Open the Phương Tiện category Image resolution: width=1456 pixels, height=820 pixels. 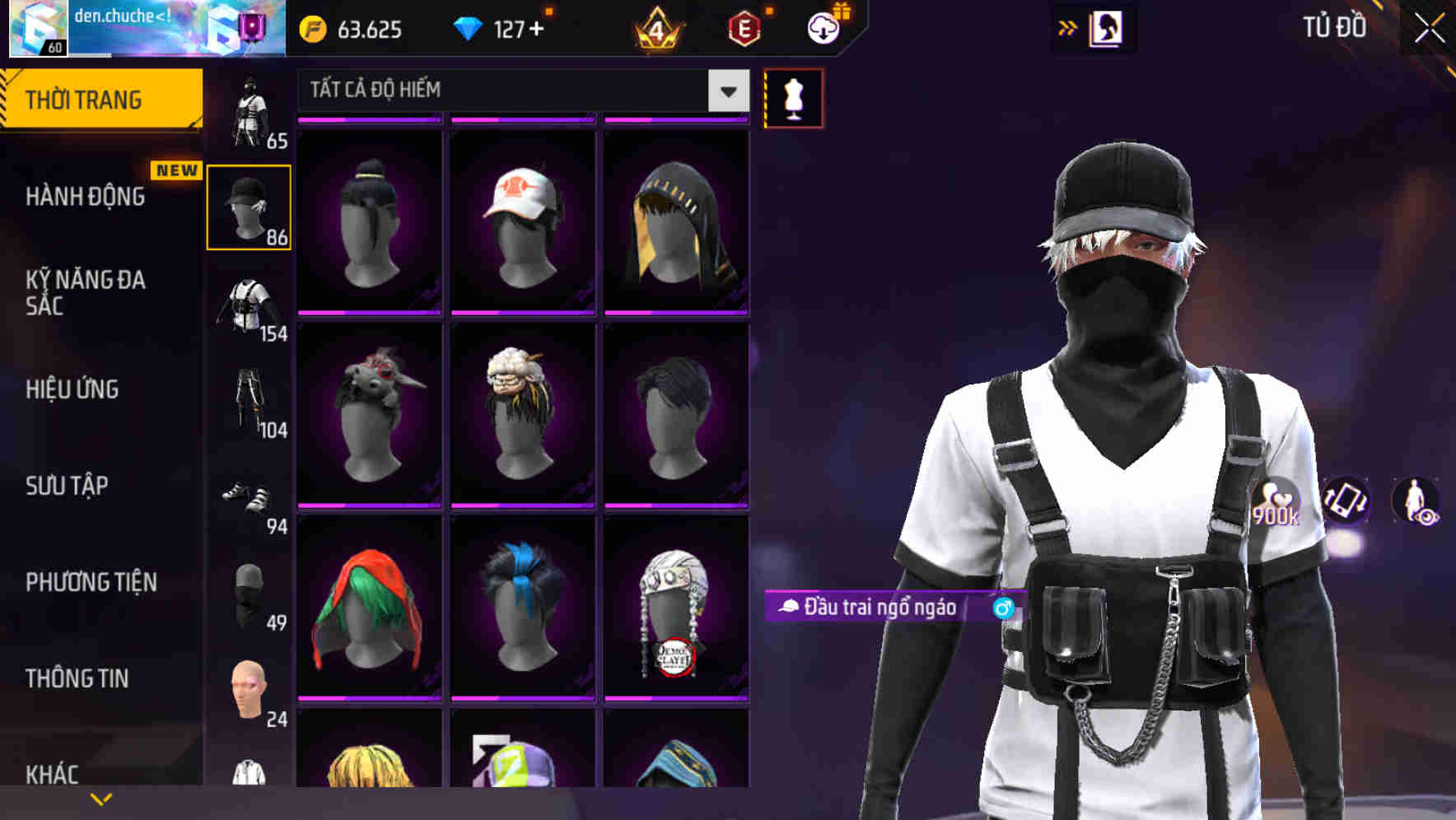91,581
